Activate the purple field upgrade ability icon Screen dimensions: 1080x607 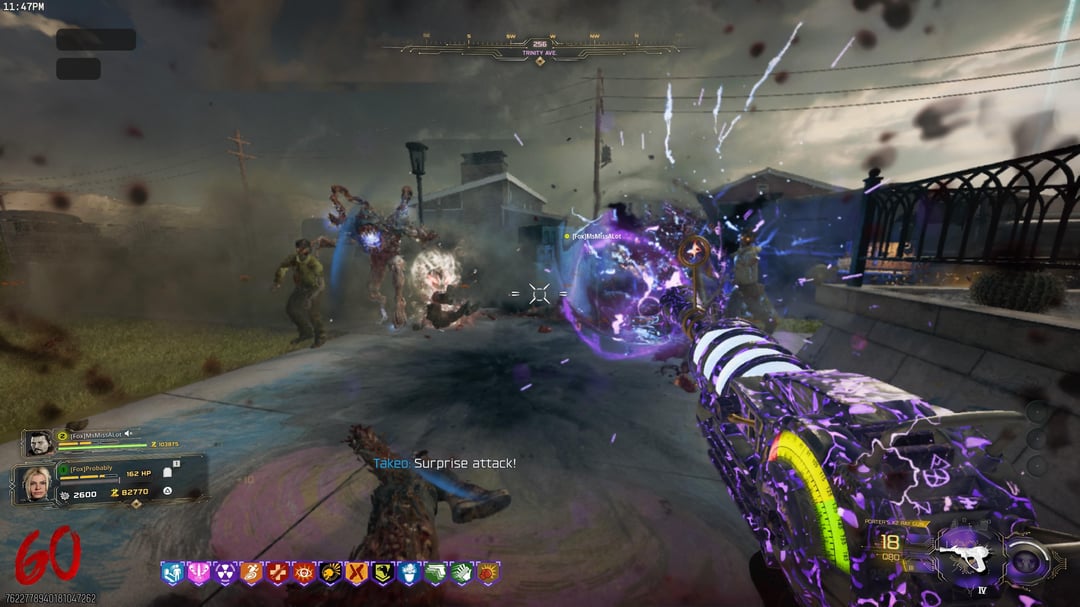coord(1027,562)
